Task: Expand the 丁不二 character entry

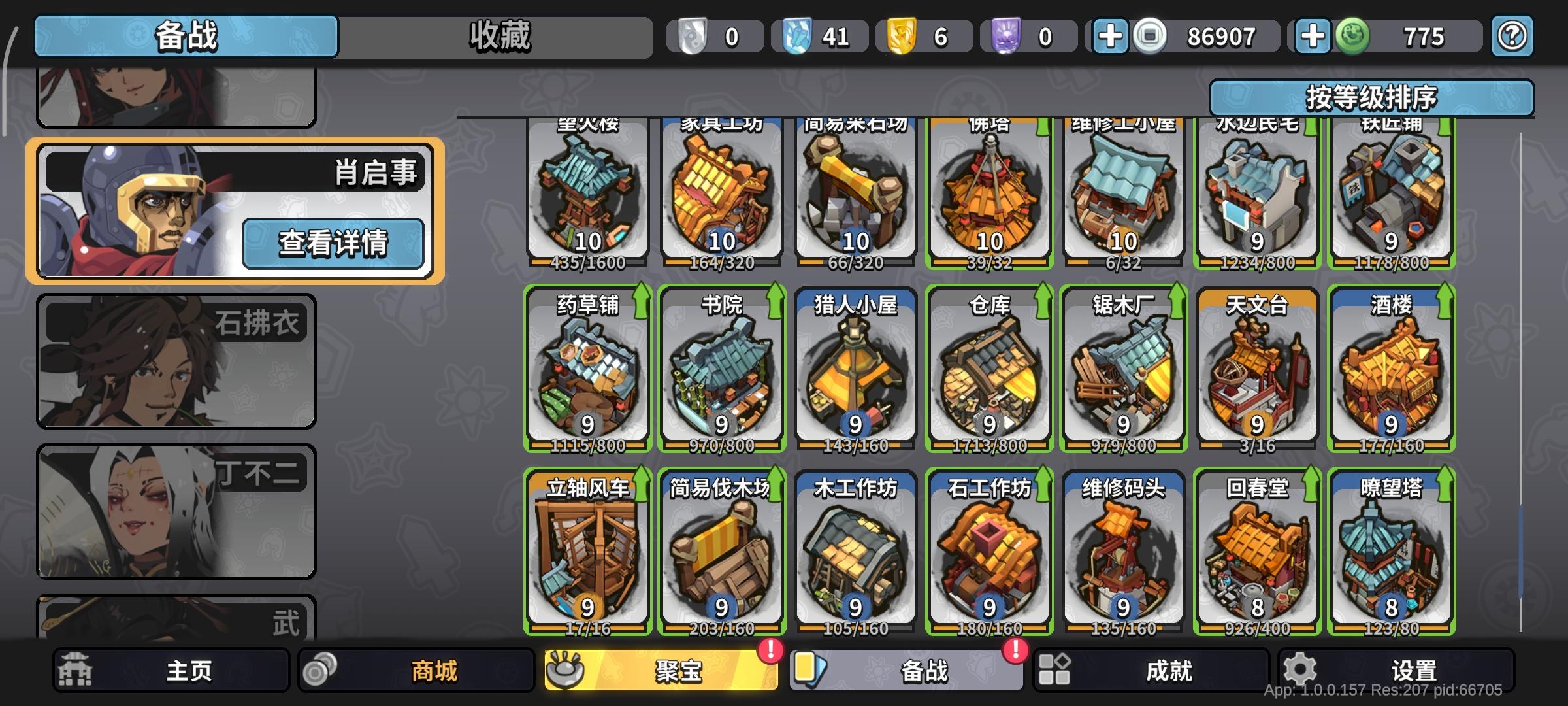Action: point(176,510)
